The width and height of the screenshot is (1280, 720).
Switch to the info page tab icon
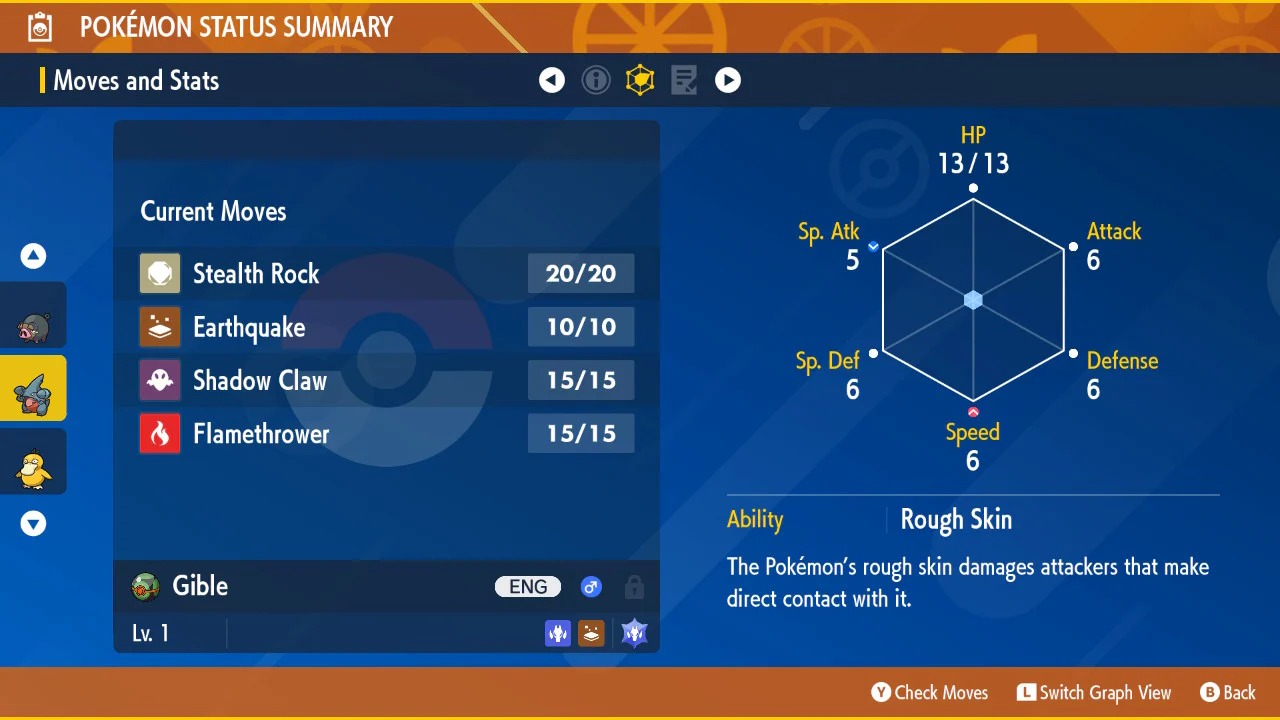click(x=596, y=80)
